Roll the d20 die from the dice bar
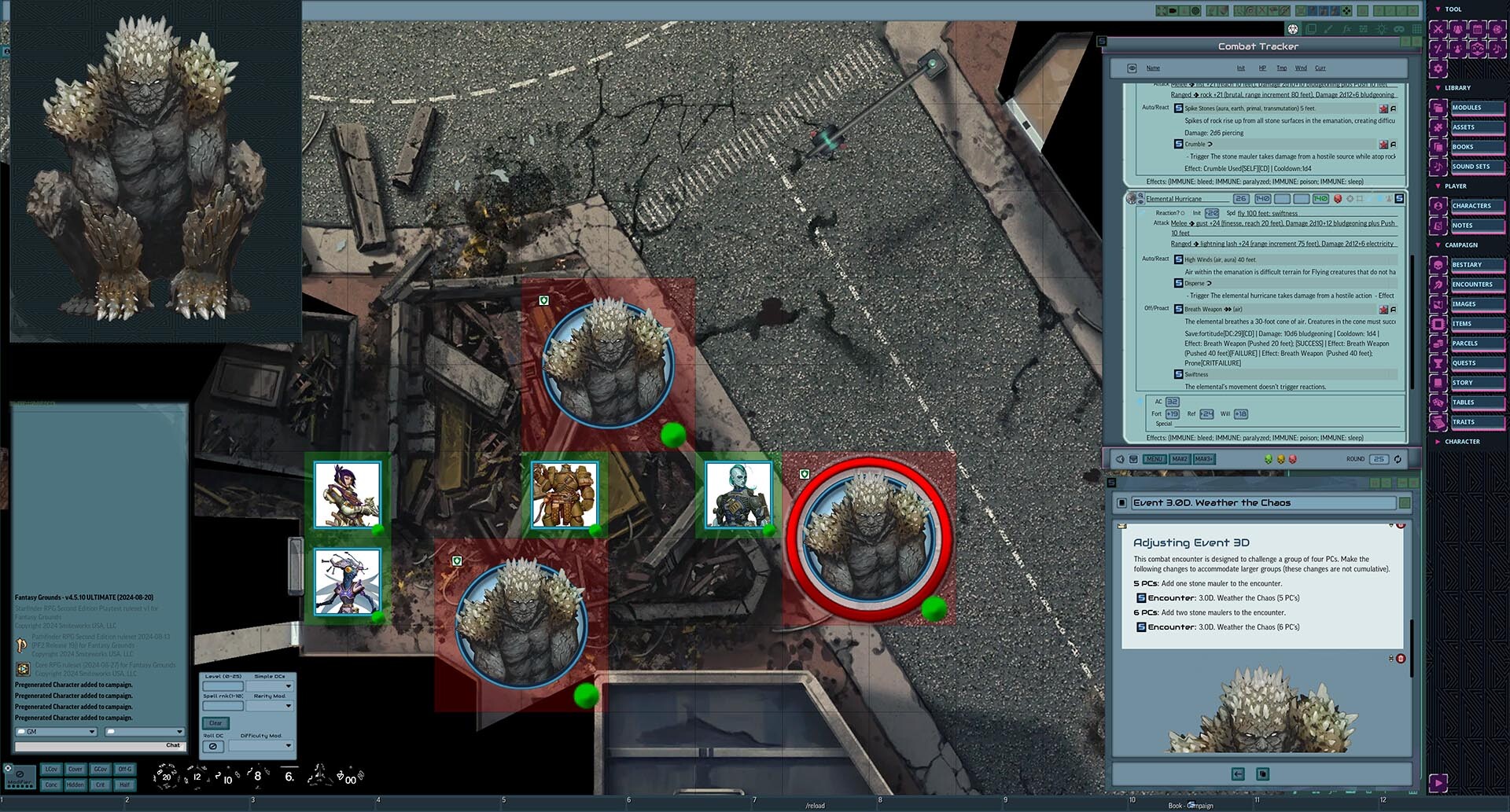Image resolution: width=1510 pixels, height=812 pixels. 167,777
